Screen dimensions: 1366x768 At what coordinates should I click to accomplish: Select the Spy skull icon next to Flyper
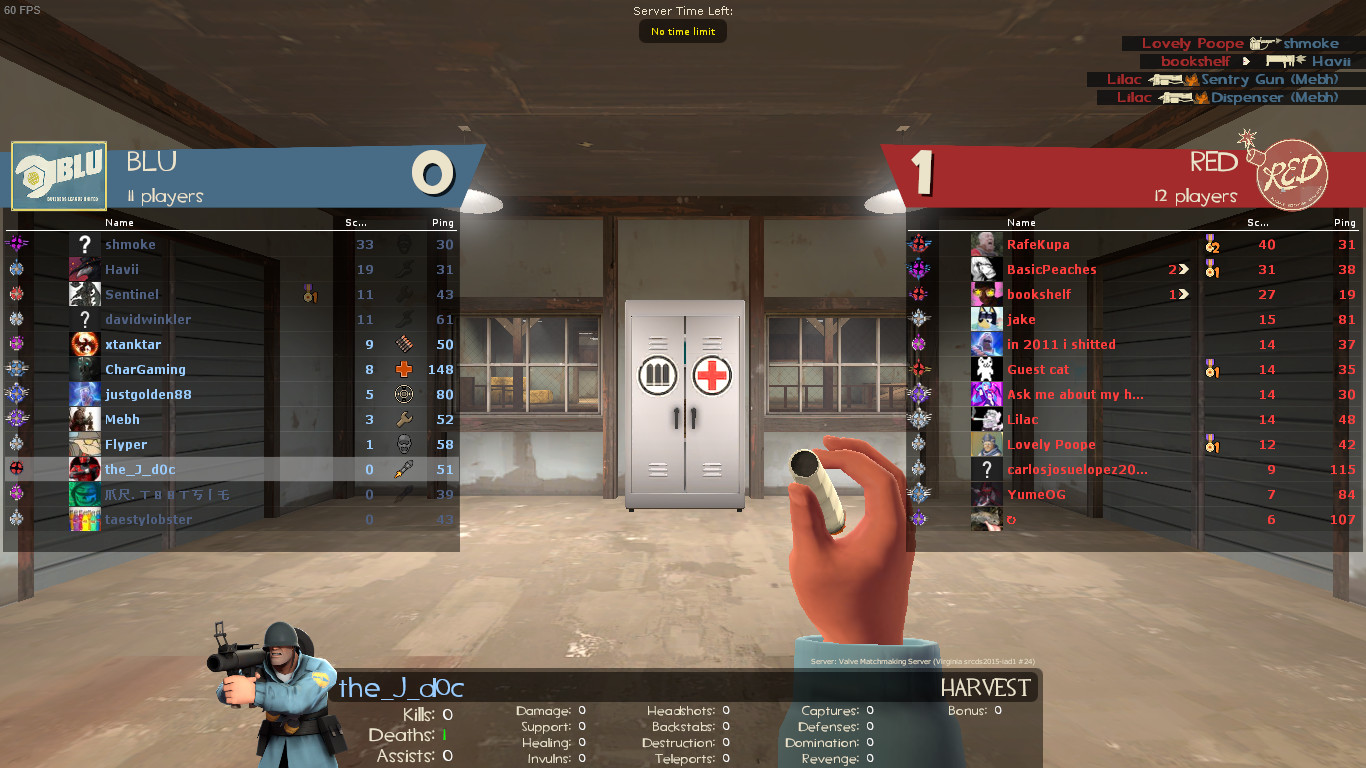pyautogui.click(x=404, y=444)
